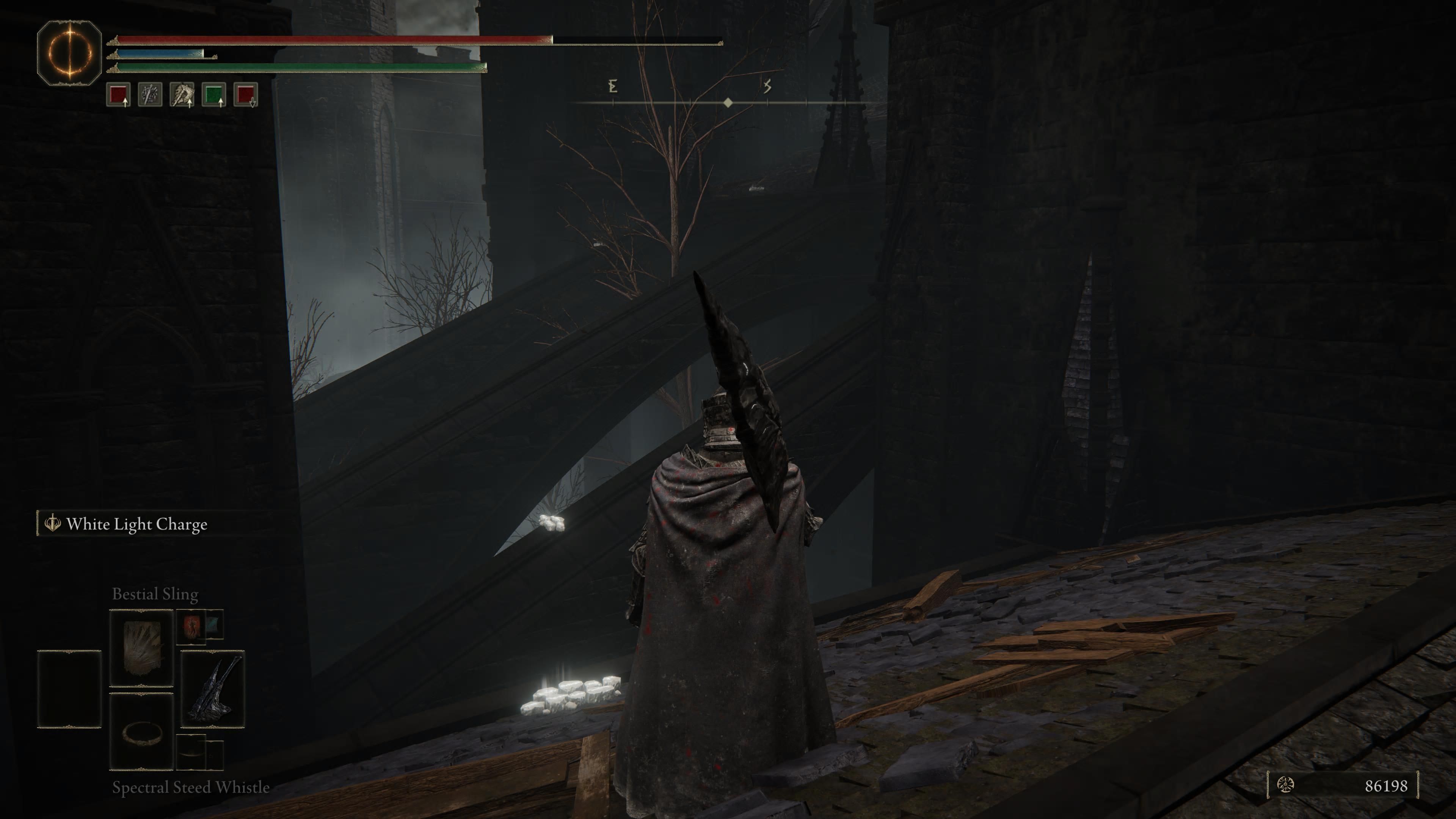This screenshot has height=819, width=1456.
Task: Click the Spectral Steed Whistle label text
Action: pos(190,788)
